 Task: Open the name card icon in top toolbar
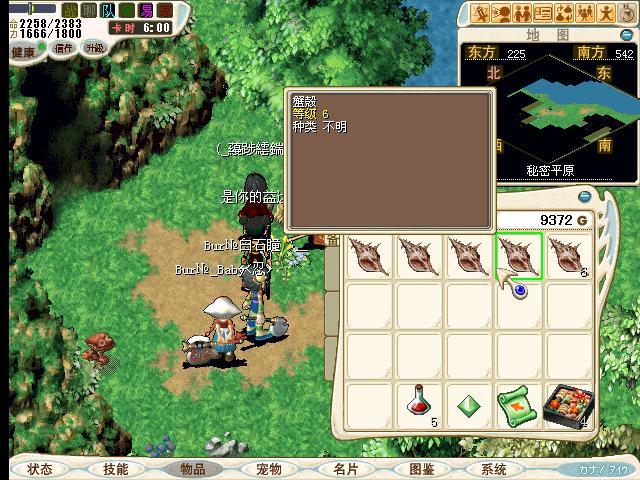pos(543,13)
